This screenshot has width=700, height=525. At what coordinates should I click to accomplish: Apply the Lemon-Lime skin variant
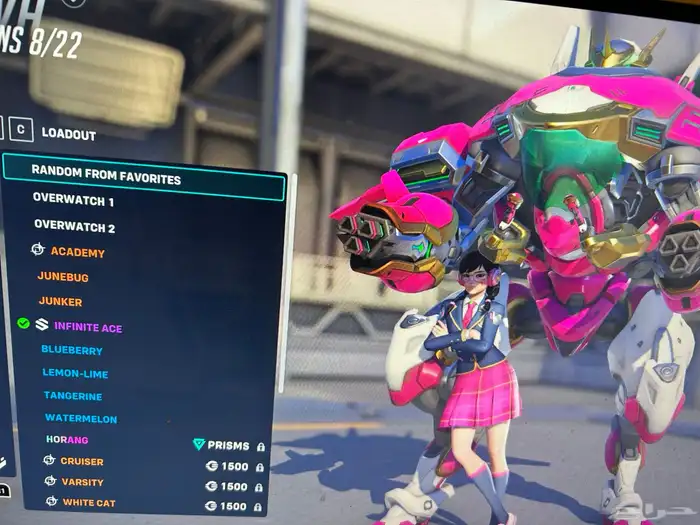pos(75,374)
